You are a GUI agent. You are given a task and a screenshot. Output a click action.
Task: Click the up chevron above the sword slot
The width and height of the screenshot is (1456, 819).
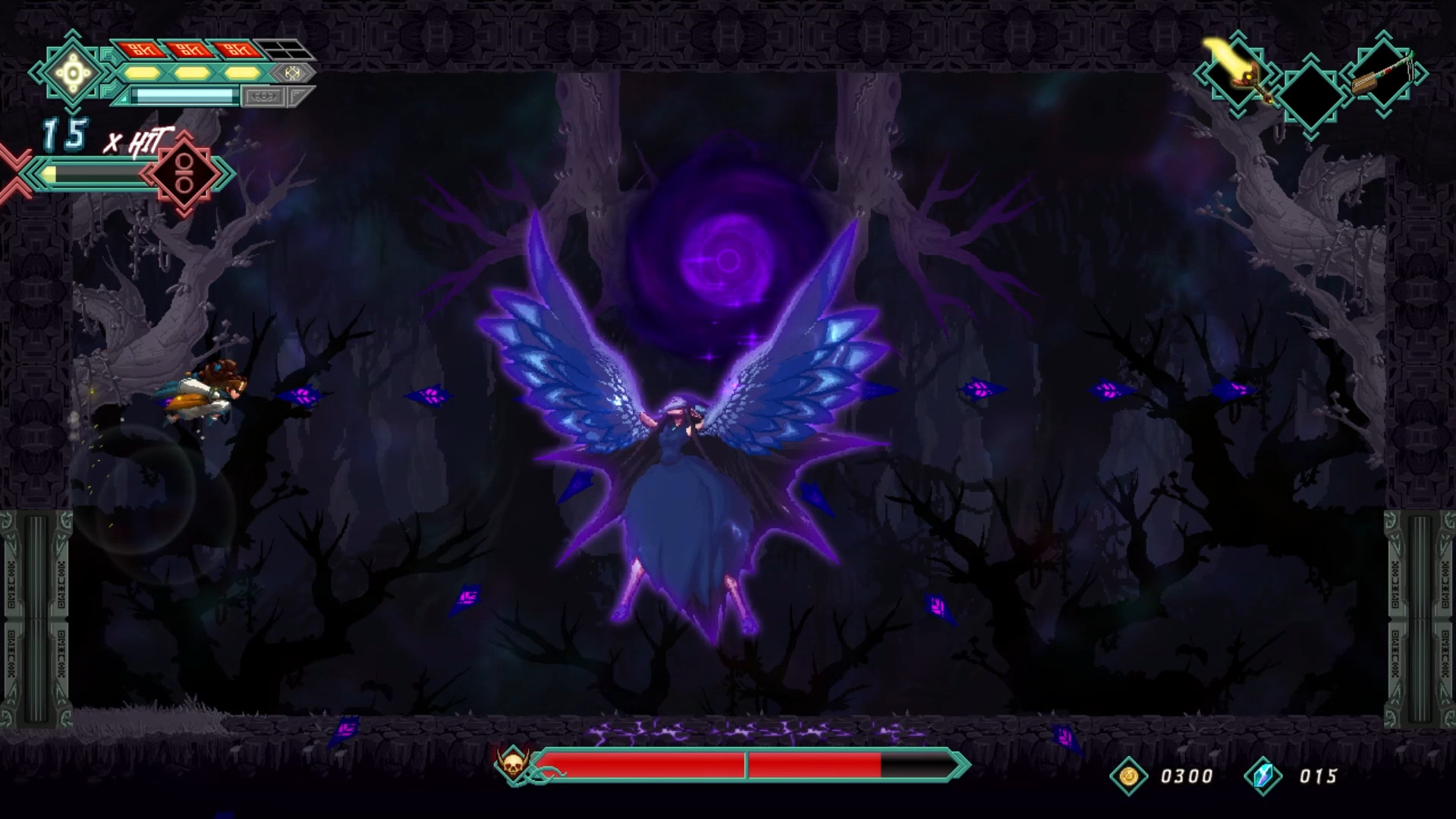click(x=1237, y=36)
